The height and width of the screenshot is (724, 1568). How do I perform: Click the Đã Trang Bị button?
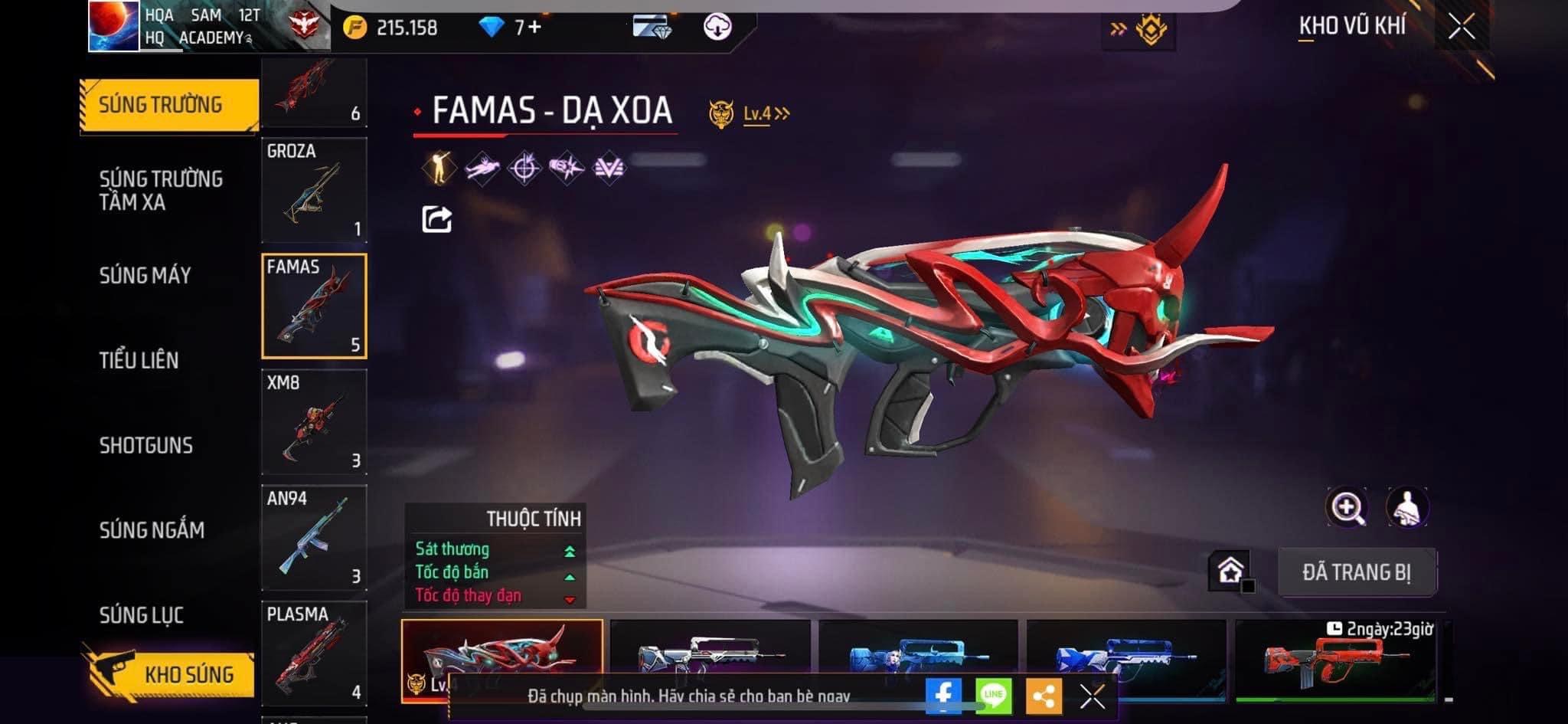(1357, 572)
